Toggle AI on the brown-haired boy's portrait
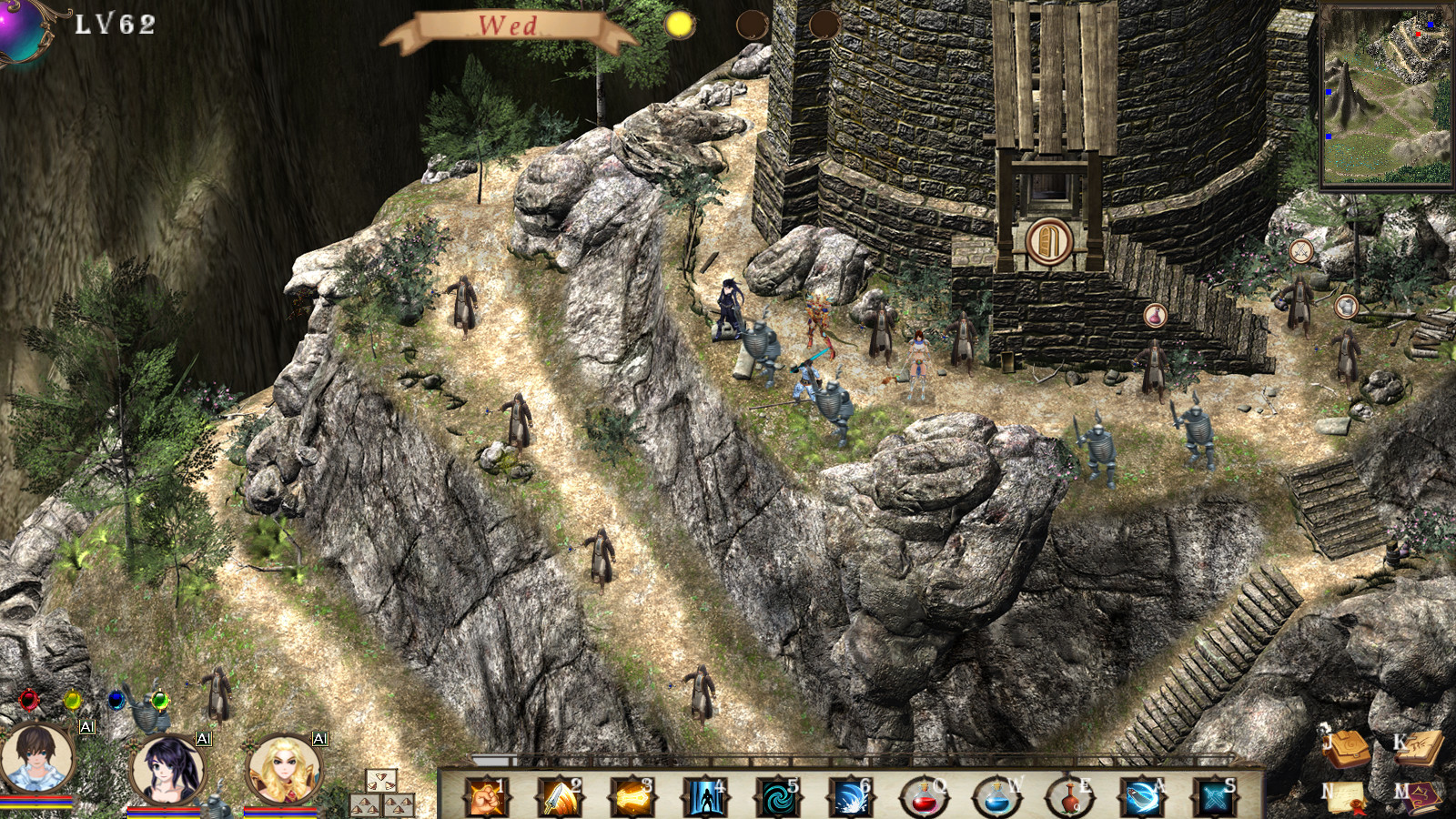The height and width of the screenshot is (819, 1456). pyautogui.click(x=86, y=727)
